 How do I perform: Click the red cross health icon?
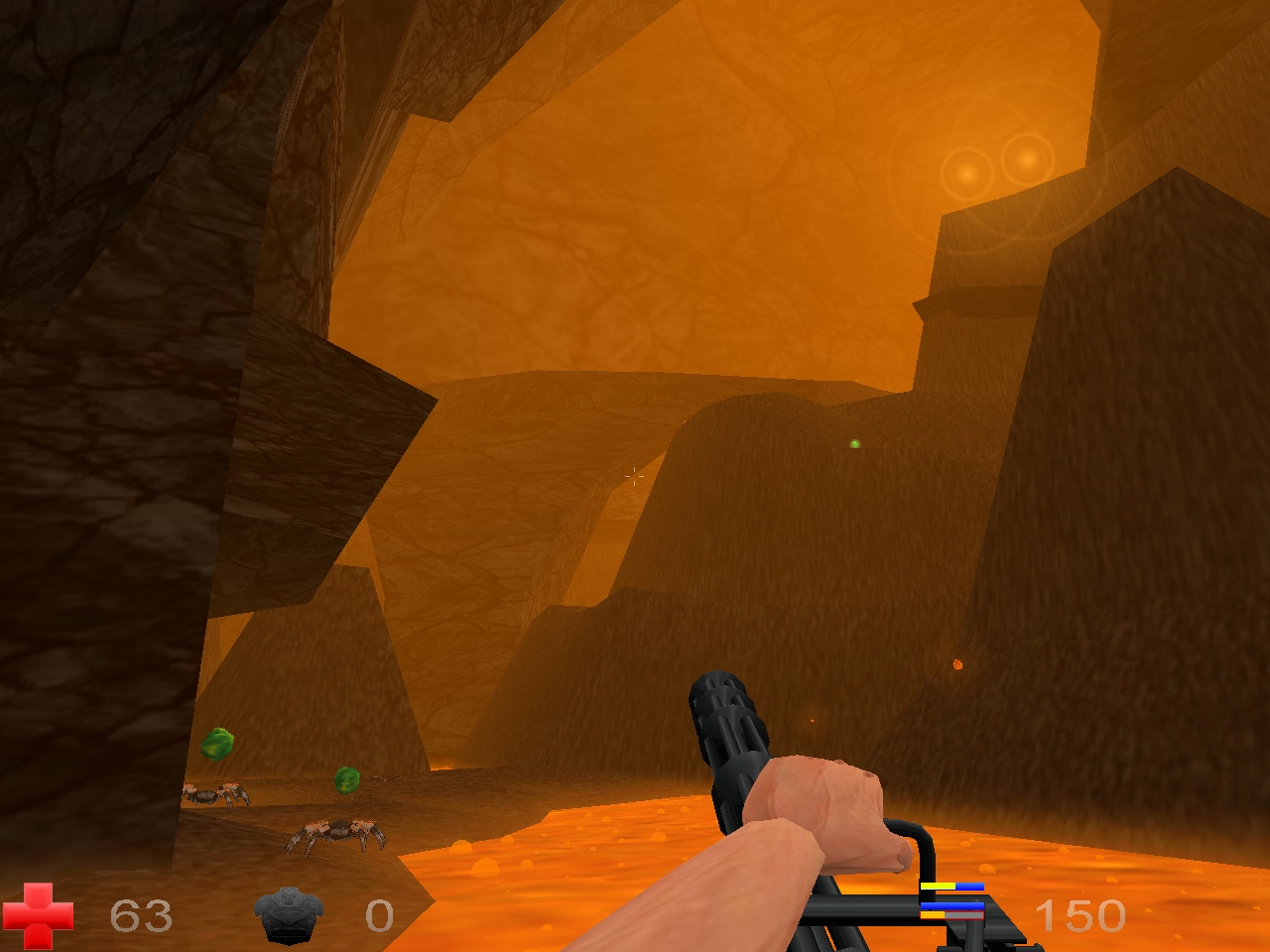pyautogui.click(x=38, y=914)
